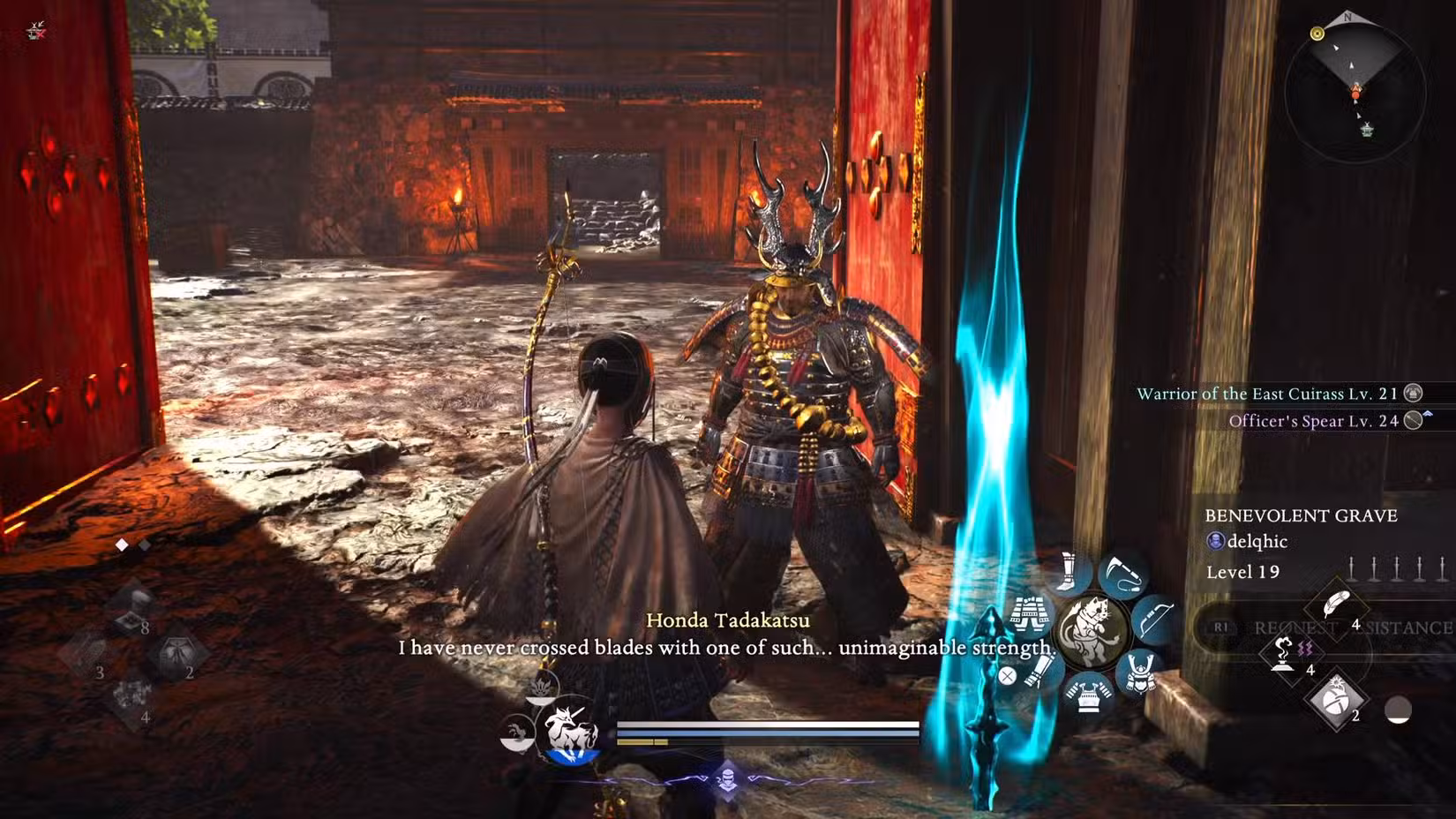The height and width of the screenshot is (819, 1456).
Task: Select the kusarigama weapon icon
Action: [1122, 574]
